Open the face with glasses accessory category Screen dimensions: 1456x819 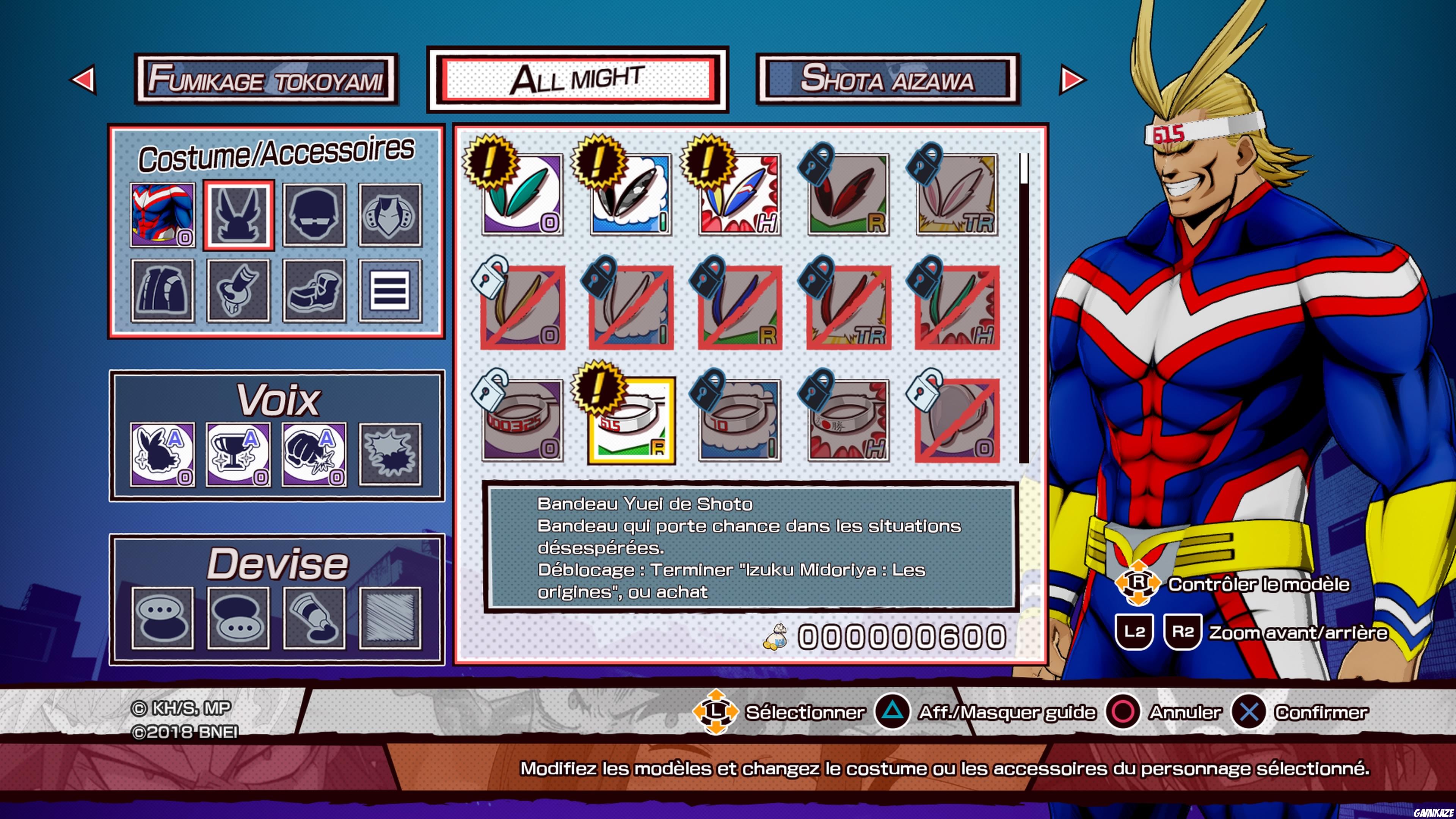(314, 215)
